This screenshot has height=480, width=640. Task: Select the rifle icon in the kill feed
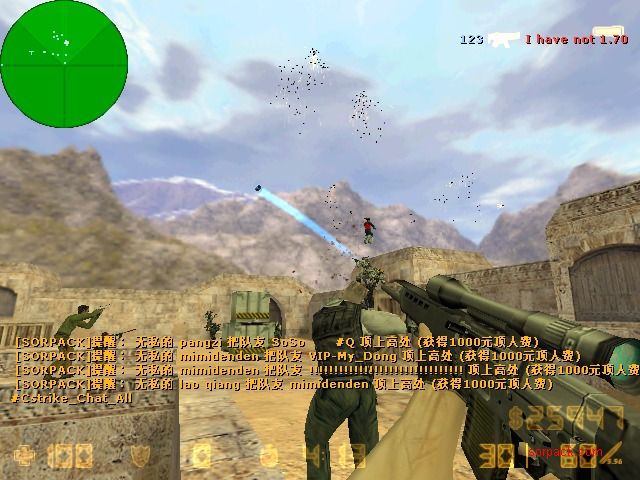[504, 39]
